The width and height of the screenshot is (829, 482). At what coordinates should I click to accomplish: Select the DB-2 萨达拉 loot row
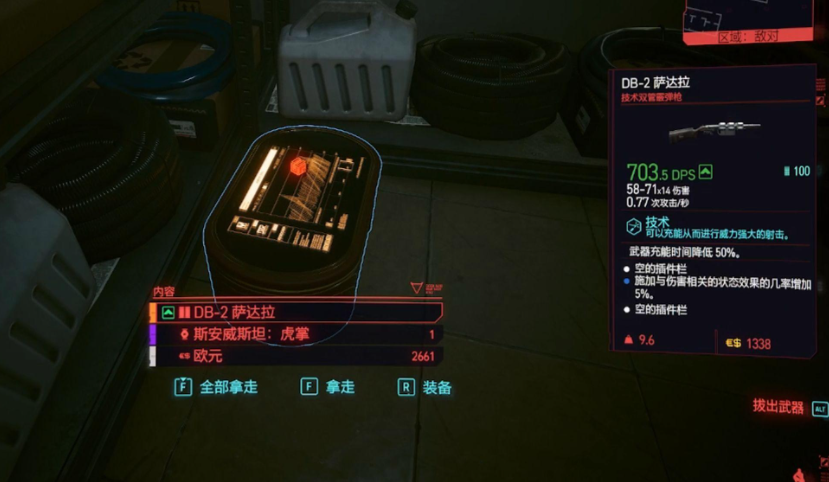point(295,312)
